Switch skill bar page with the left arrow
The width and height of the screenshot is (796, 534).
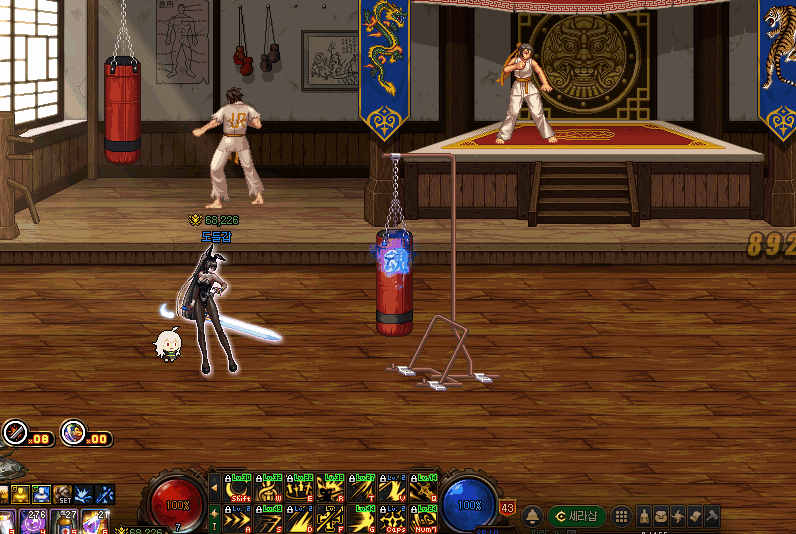(x=214, y=488)
